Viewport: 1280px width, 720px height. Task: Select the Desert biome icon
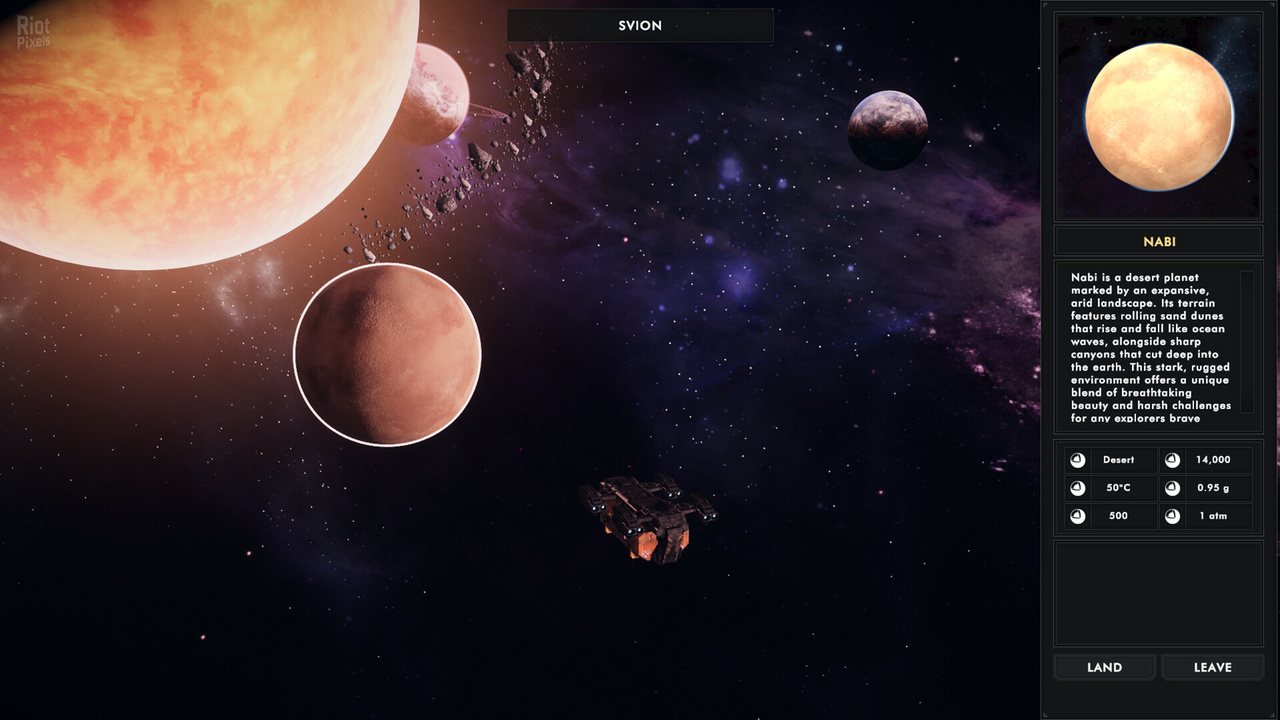click(1076, 460)
